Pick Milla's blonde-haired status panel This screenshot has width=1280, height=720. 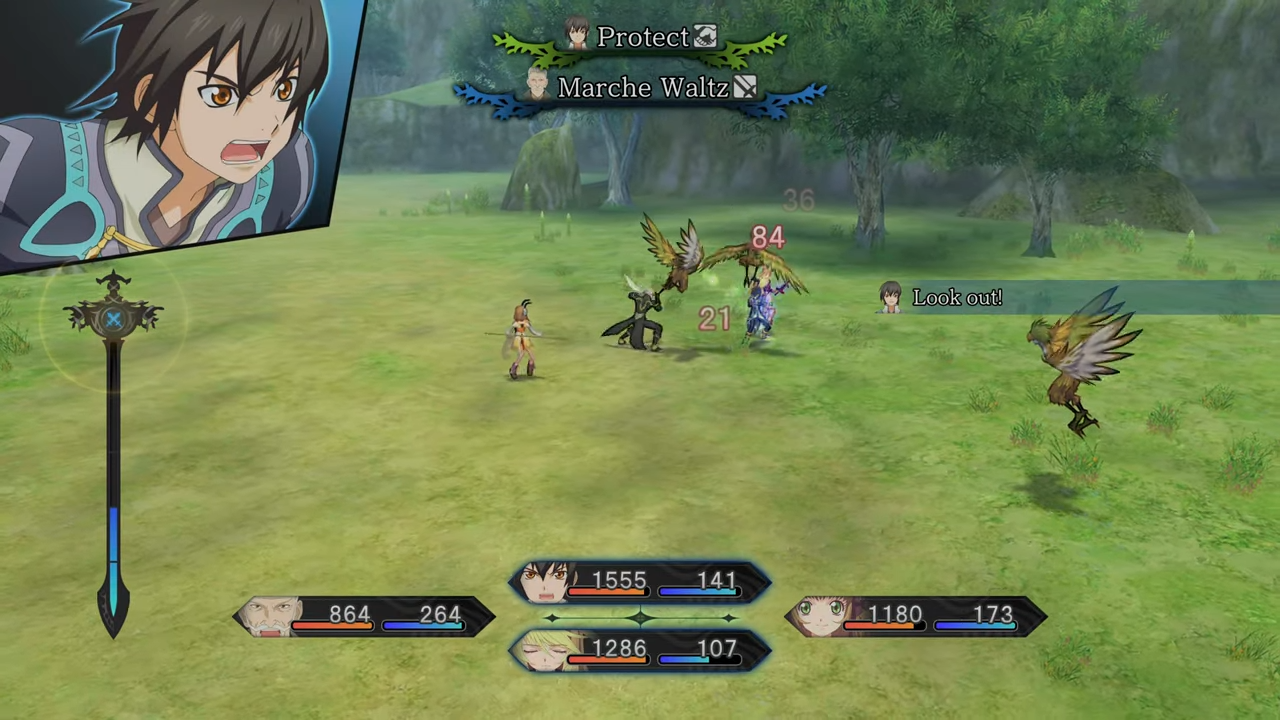click(x=640, y=650)
